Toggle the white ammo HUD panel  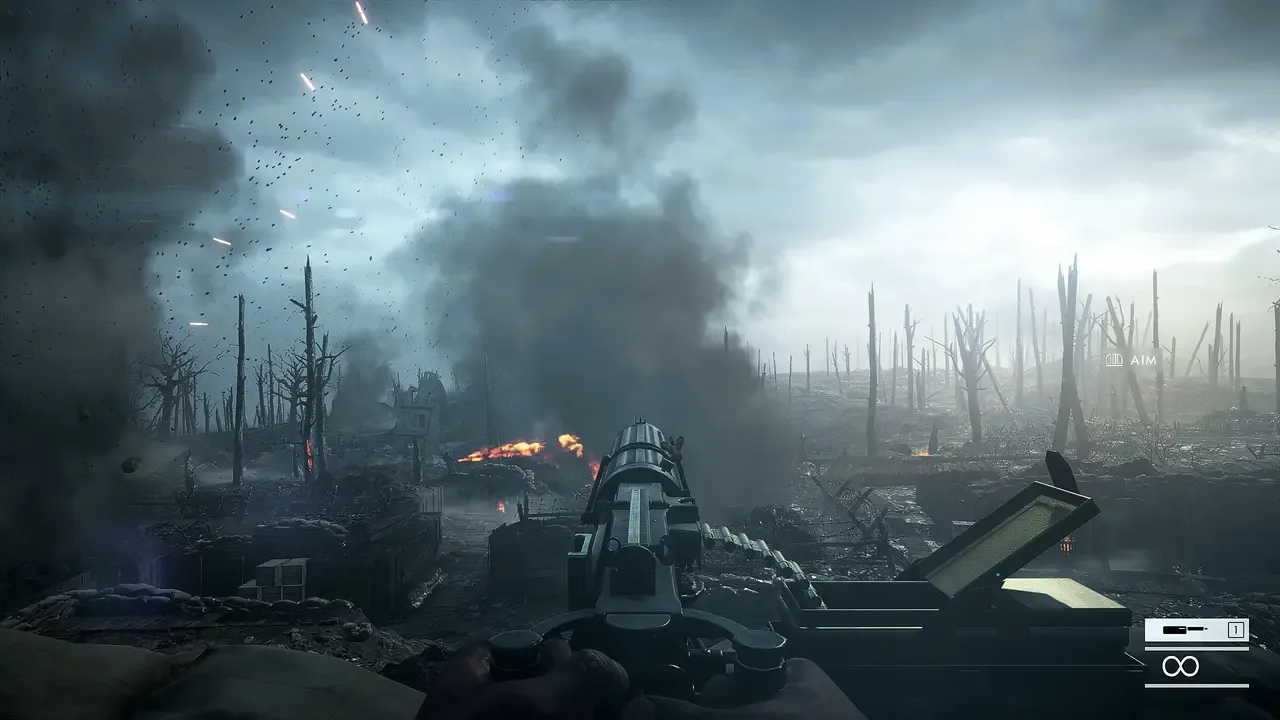1196,629
